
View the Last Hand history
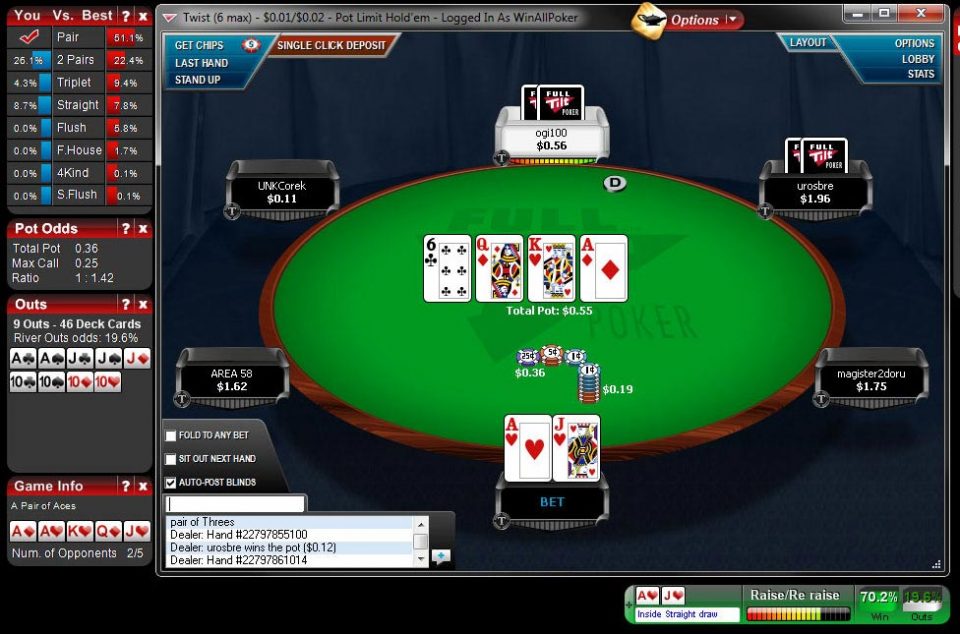tap(201, 63)
